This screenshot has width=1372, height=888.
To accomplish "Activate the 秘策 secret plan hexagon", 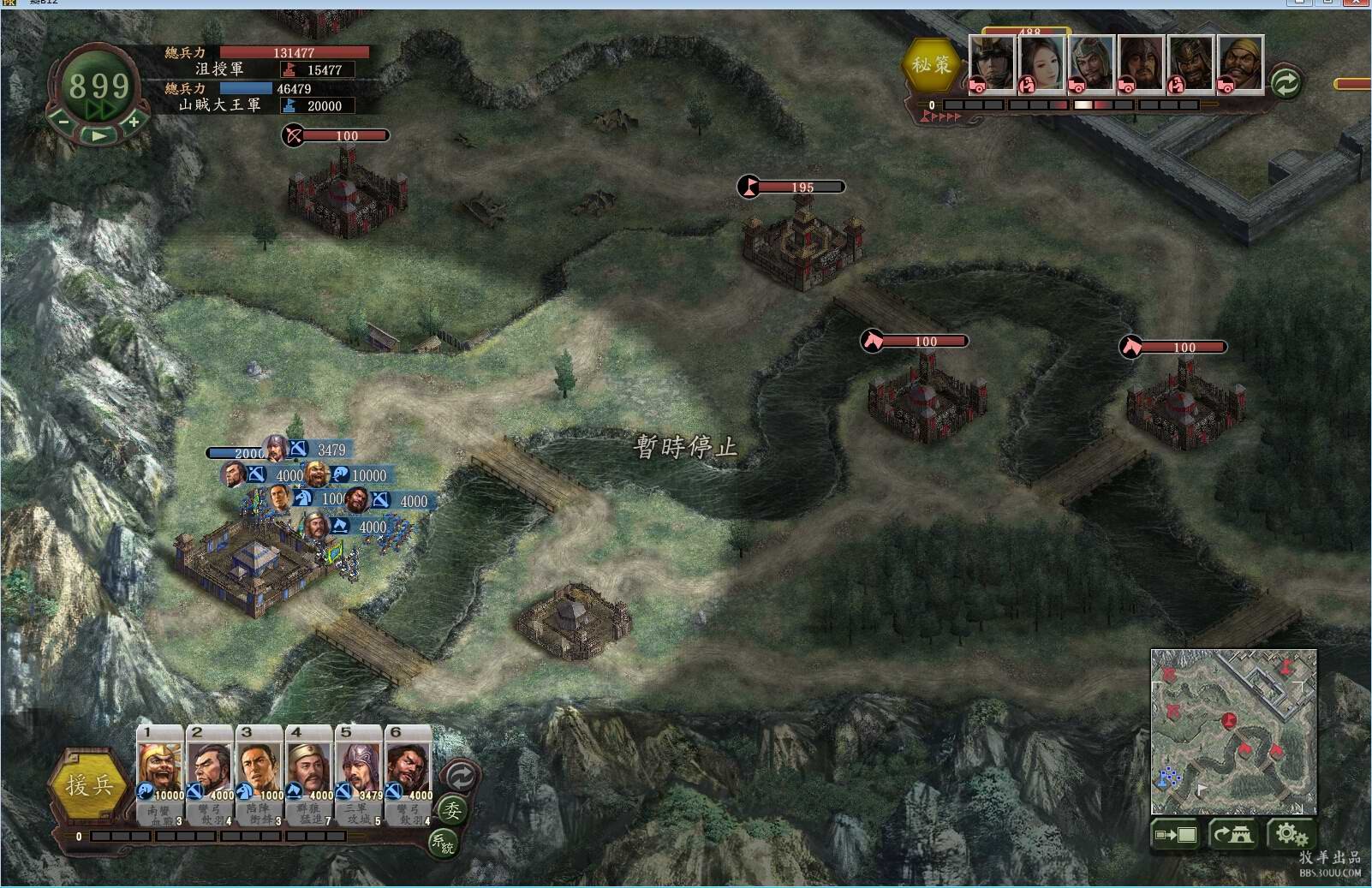I will click(x=930, y=65).
